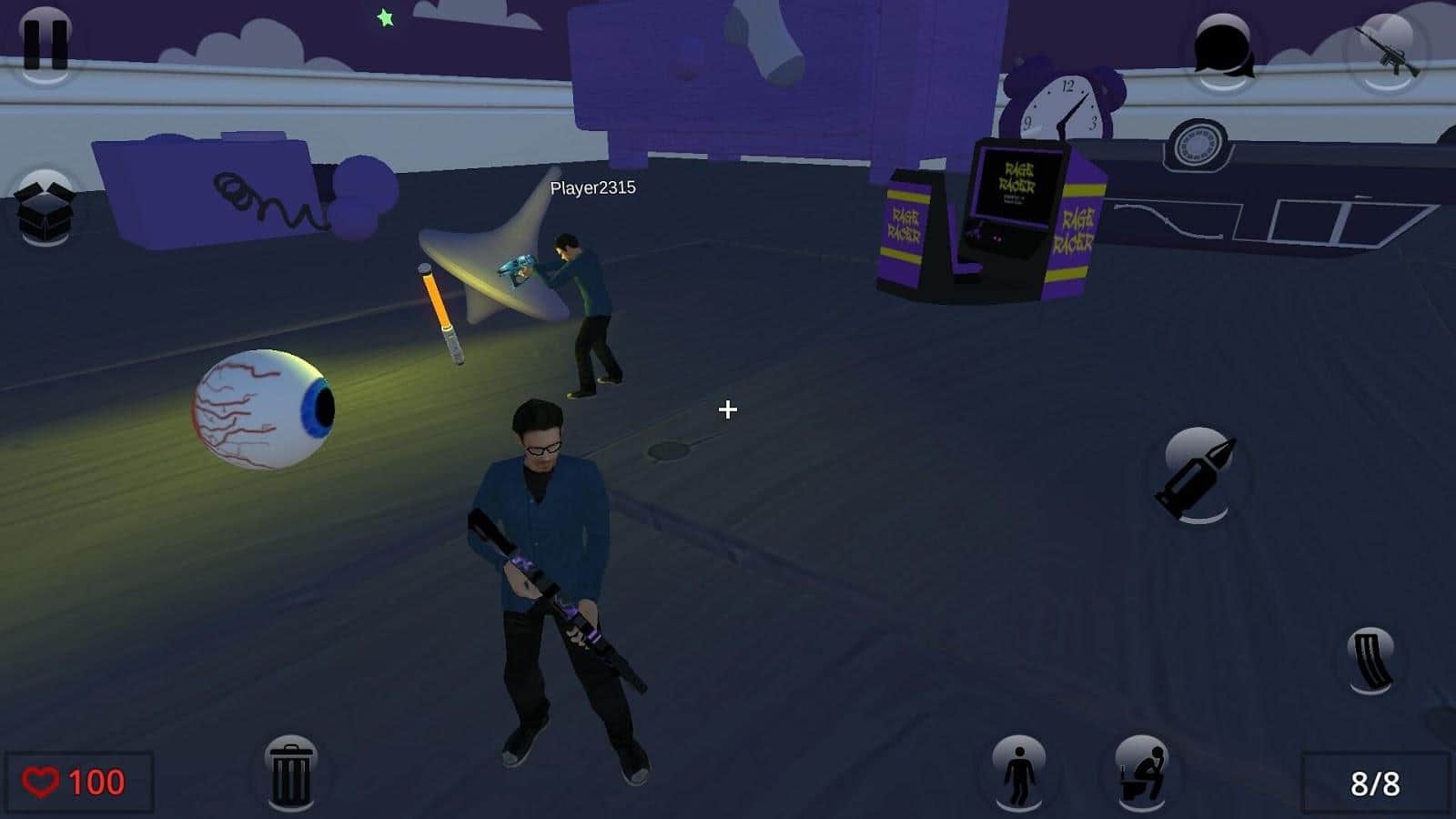The width and height of the screenshot is (1456, 819).
Task: Tap the spinning top near Player2315
Action: coord(491,264)
